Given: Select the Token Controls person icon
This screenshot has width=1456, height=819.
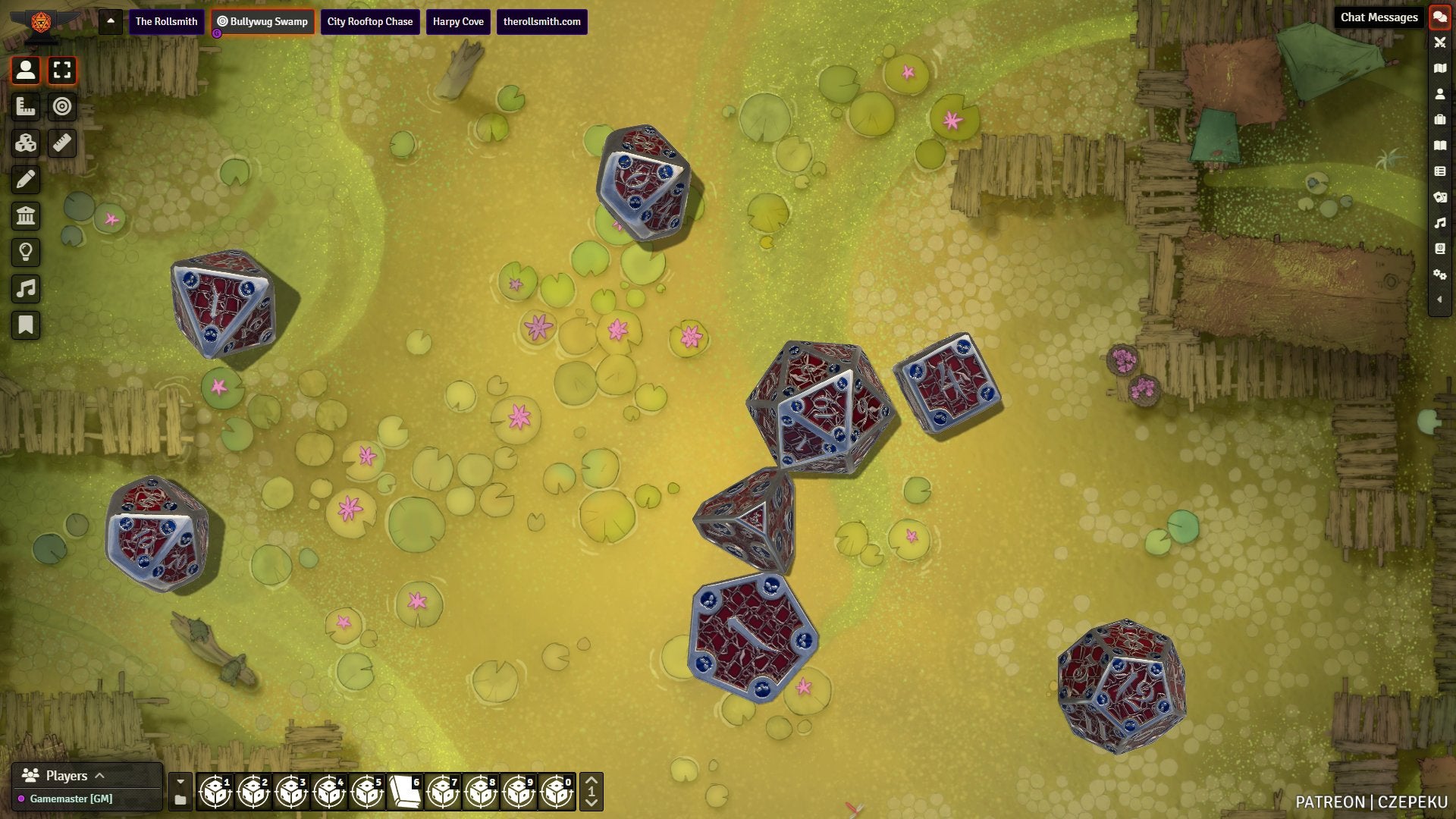Looking at the screenshot, I should coord(26,71).
